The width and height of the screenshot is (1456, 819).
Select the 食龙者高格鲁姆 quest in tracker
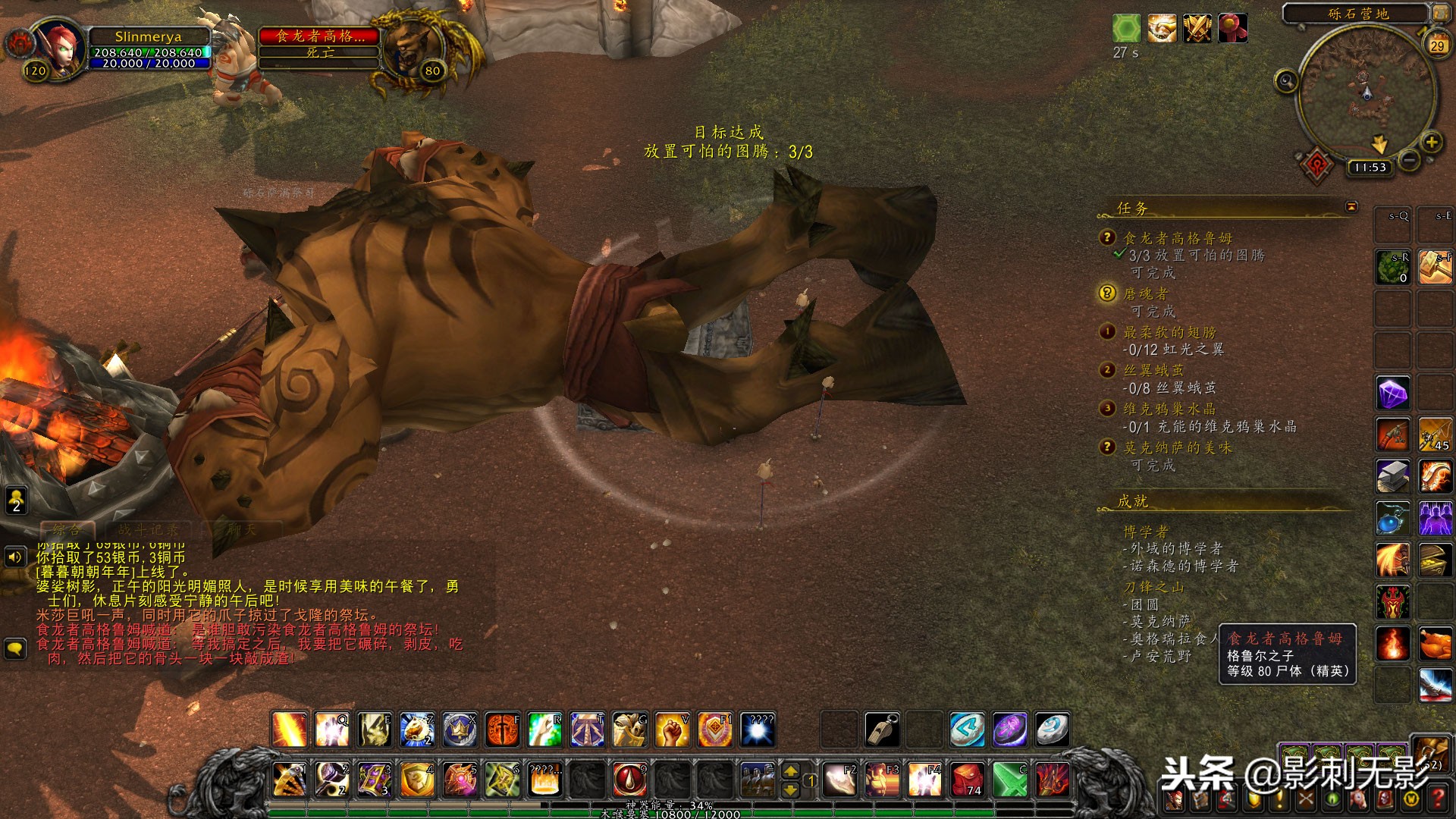point(1177,238)
